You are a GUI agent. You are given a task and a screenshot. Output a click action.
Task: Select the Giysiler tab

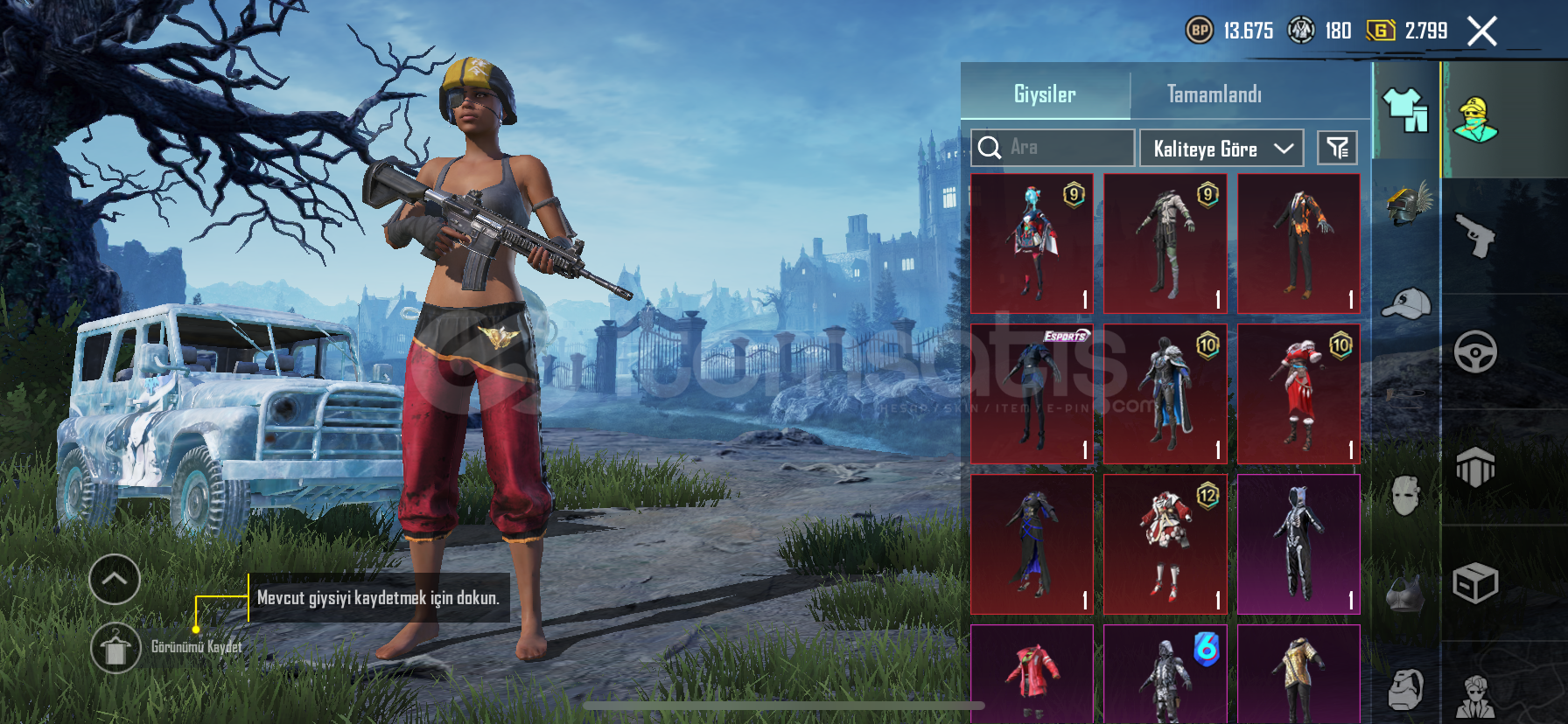1045,94
